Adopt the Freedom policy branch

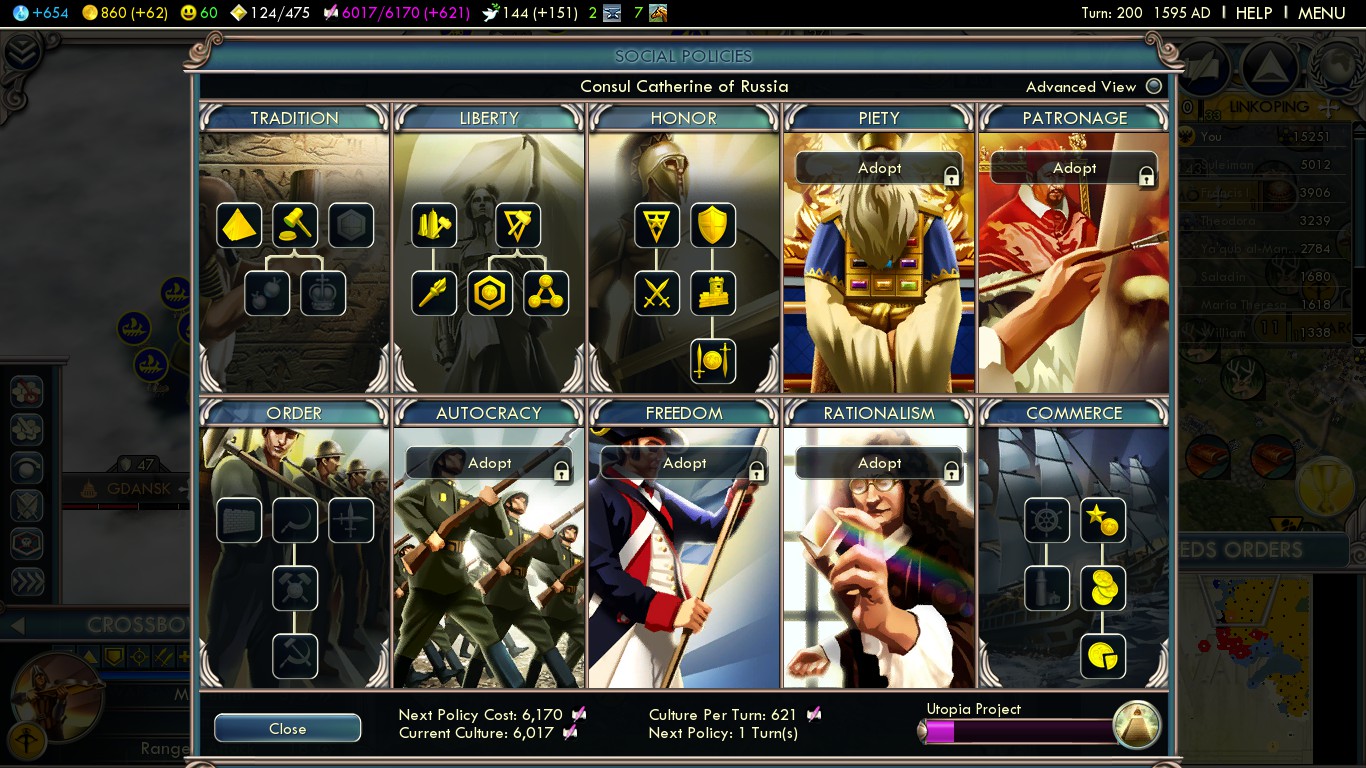(684, 463)
